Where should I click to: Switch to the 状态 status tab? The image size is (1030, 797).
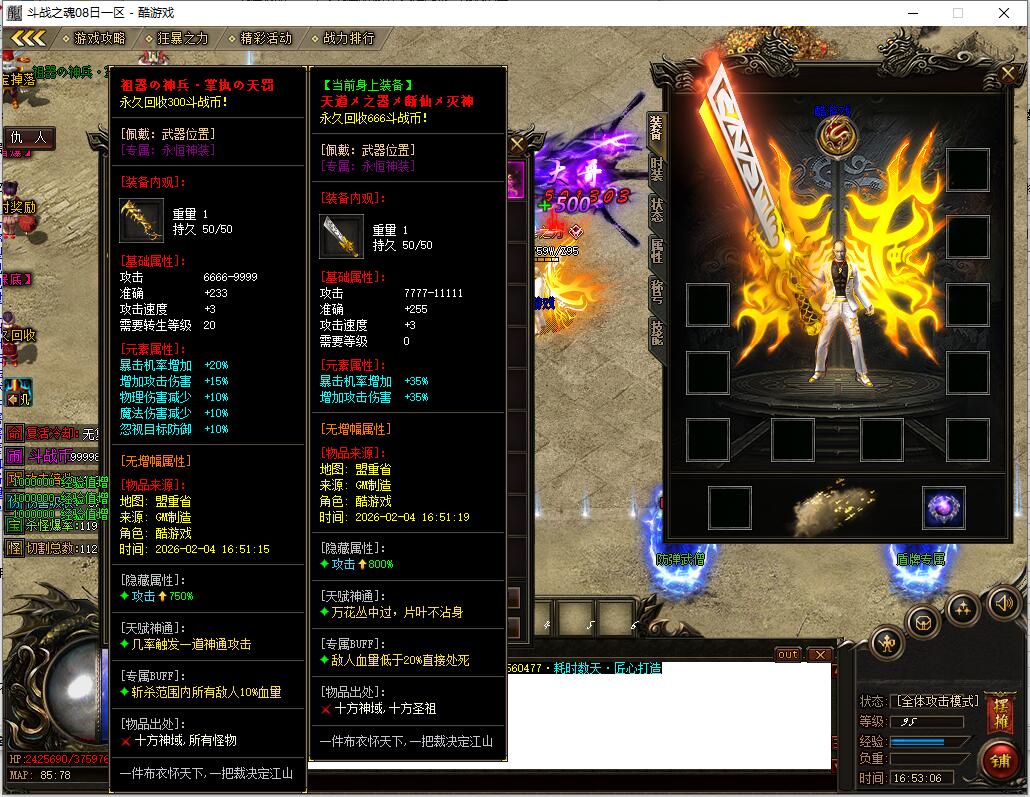pyautogui.click(x=656, y=208)
